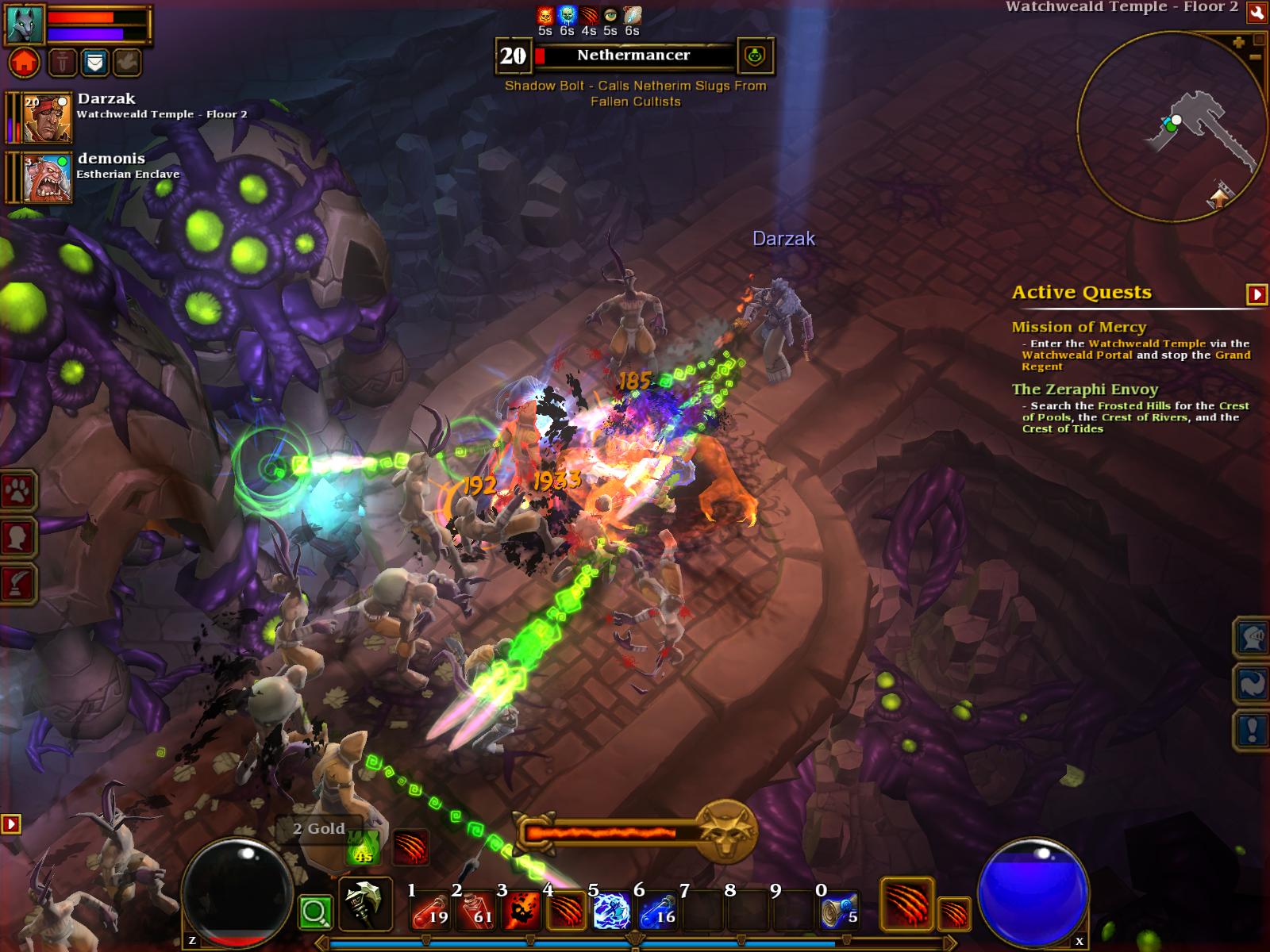Click the green Nethermancer target icon
The width and height of the screenshot is (1270, 952).
755,56
